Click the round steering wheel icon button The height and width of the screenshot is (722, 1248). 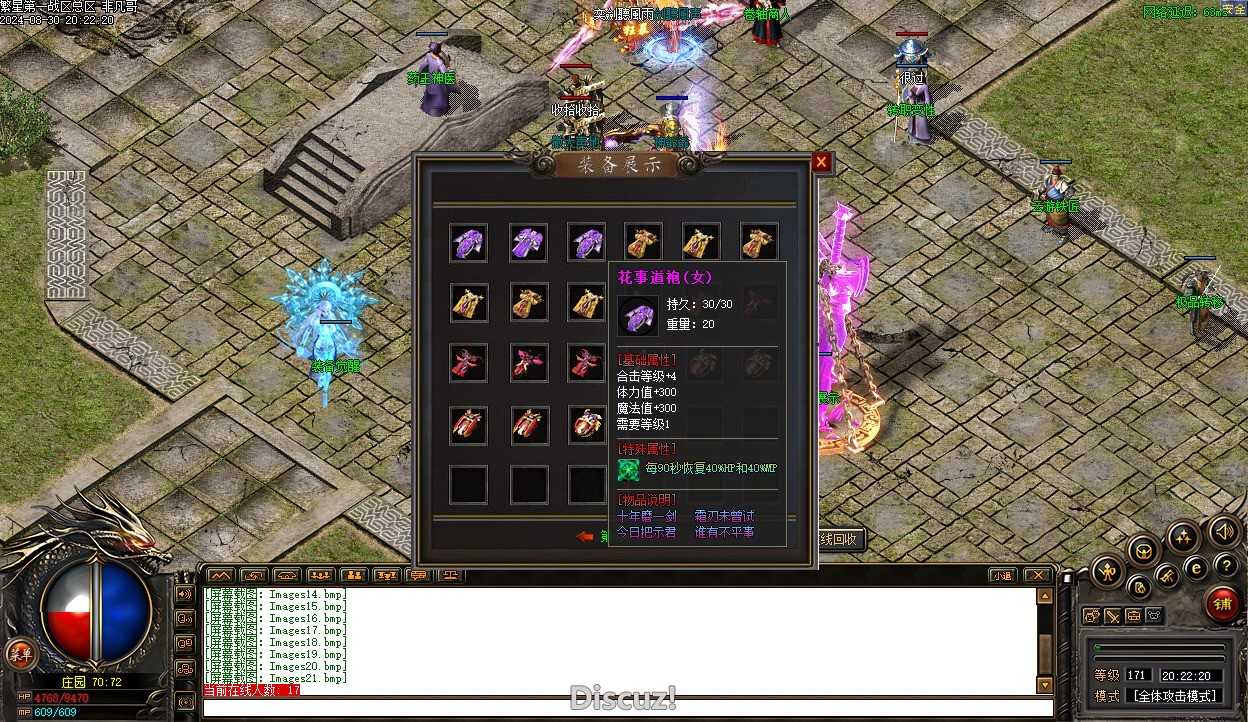click(1143, 549)
